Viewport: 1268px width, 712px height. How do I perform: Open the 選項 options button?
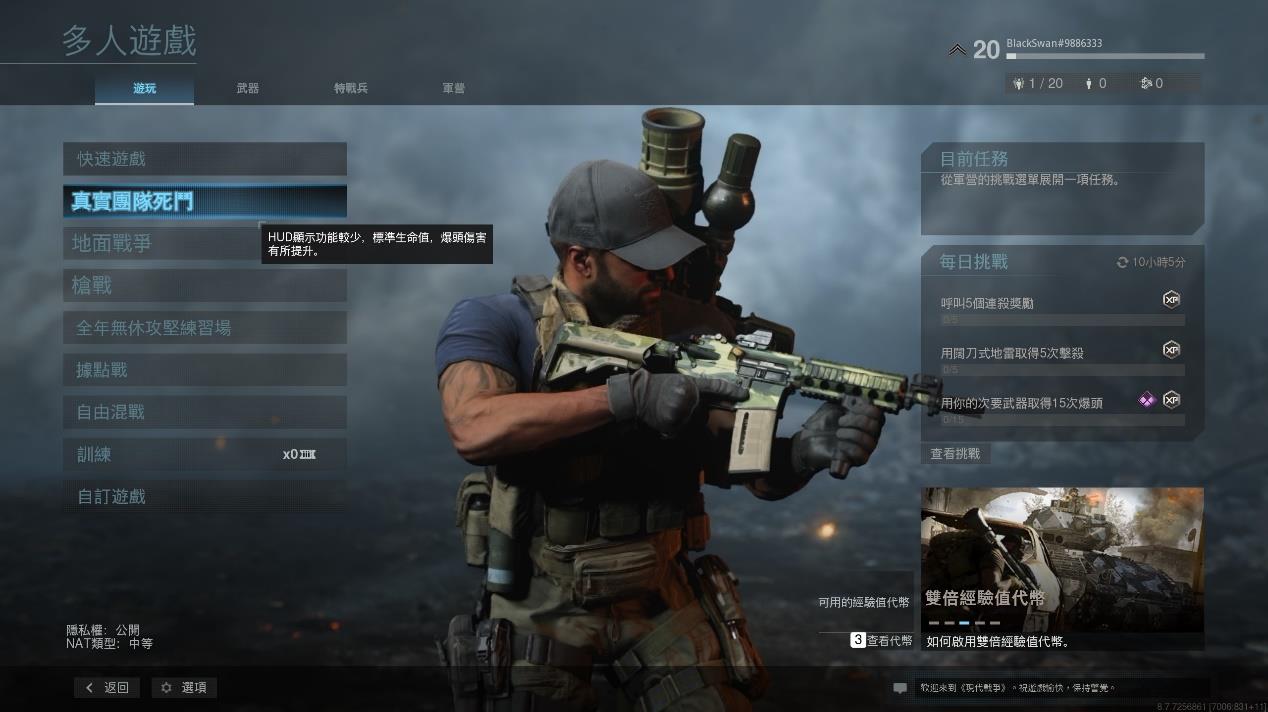click(x=184, y=688)
